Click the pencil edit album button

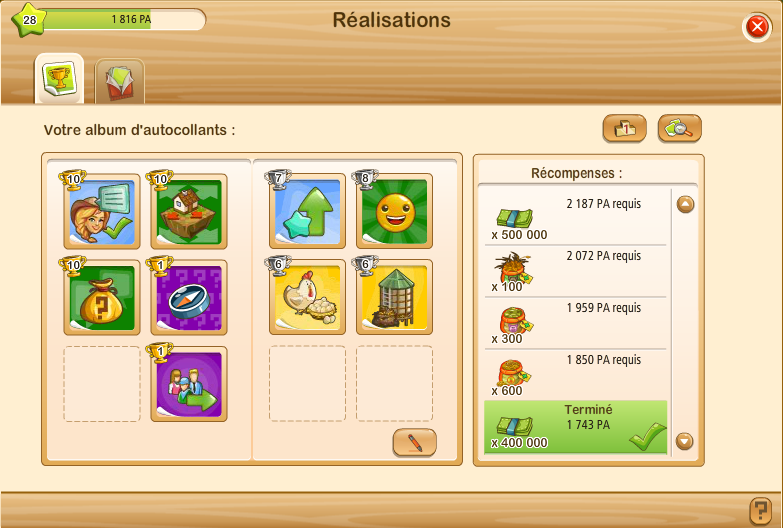(414, 442)
